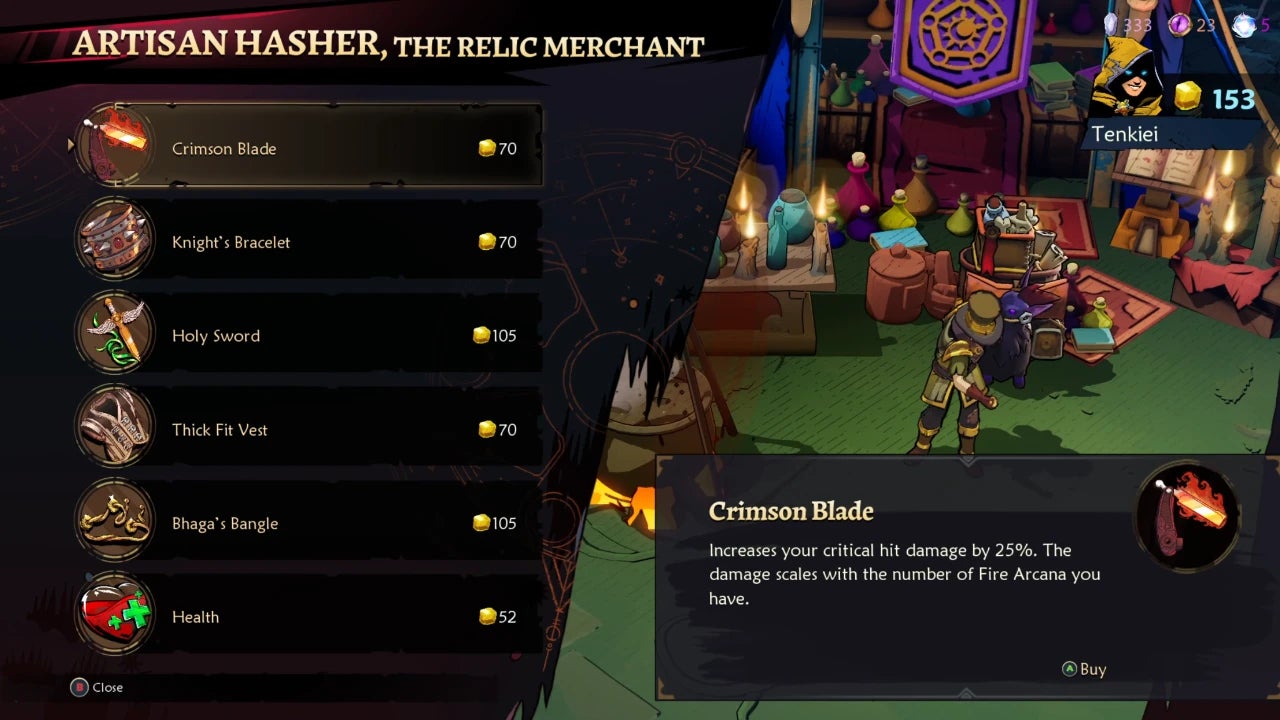Select the Thick Fit Vest entry
This screenshot has height=720, width=1280.
point(310,430)
